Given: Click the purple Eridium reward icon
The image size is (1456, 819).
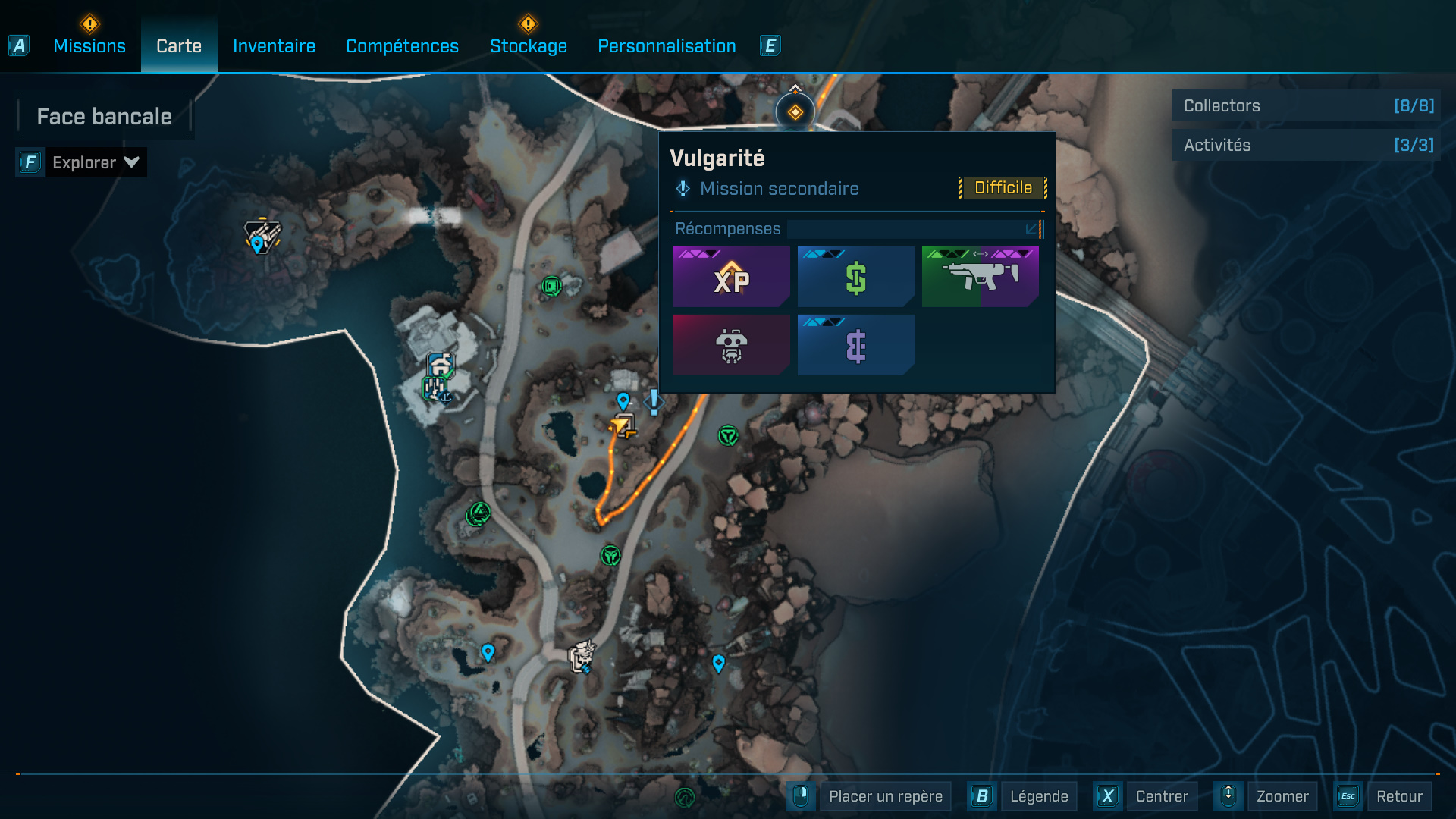Looking at the screenshot, I should point(855,345).
